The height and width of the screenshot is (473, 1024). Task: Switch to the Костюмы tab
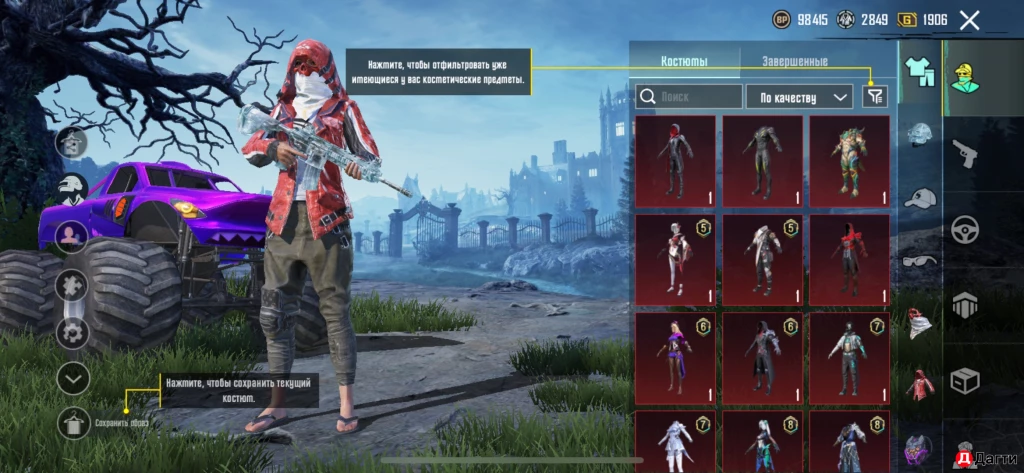(684, 62)
